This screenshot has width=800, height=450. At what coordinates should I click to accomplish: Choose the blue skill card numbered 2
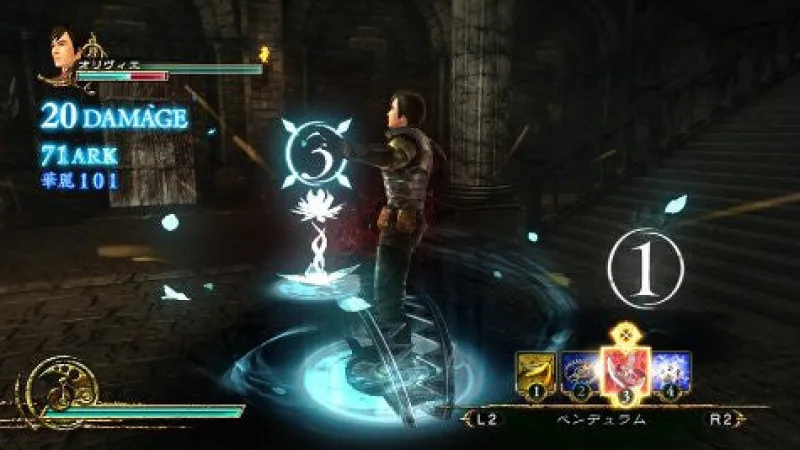click(579, 373)
